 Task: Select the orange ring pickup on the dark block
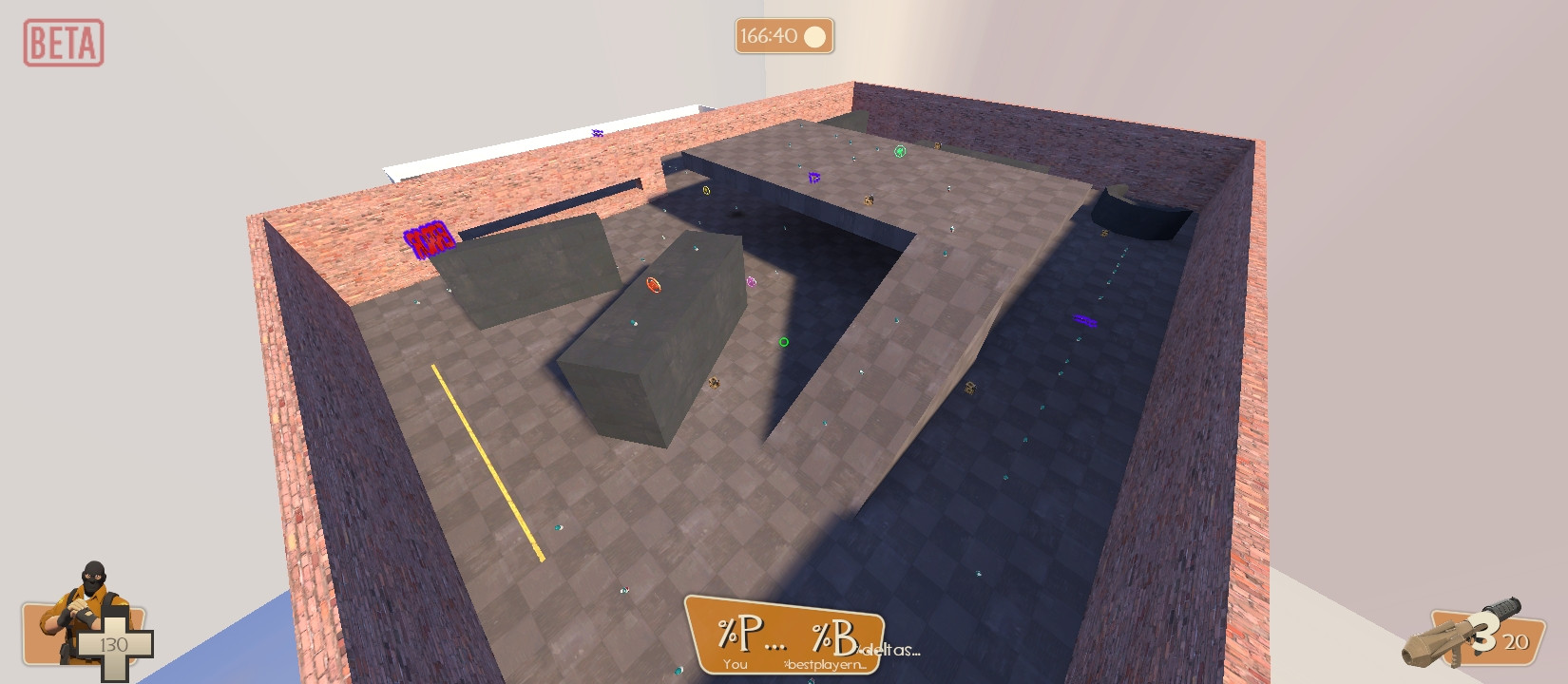(652, 285)
